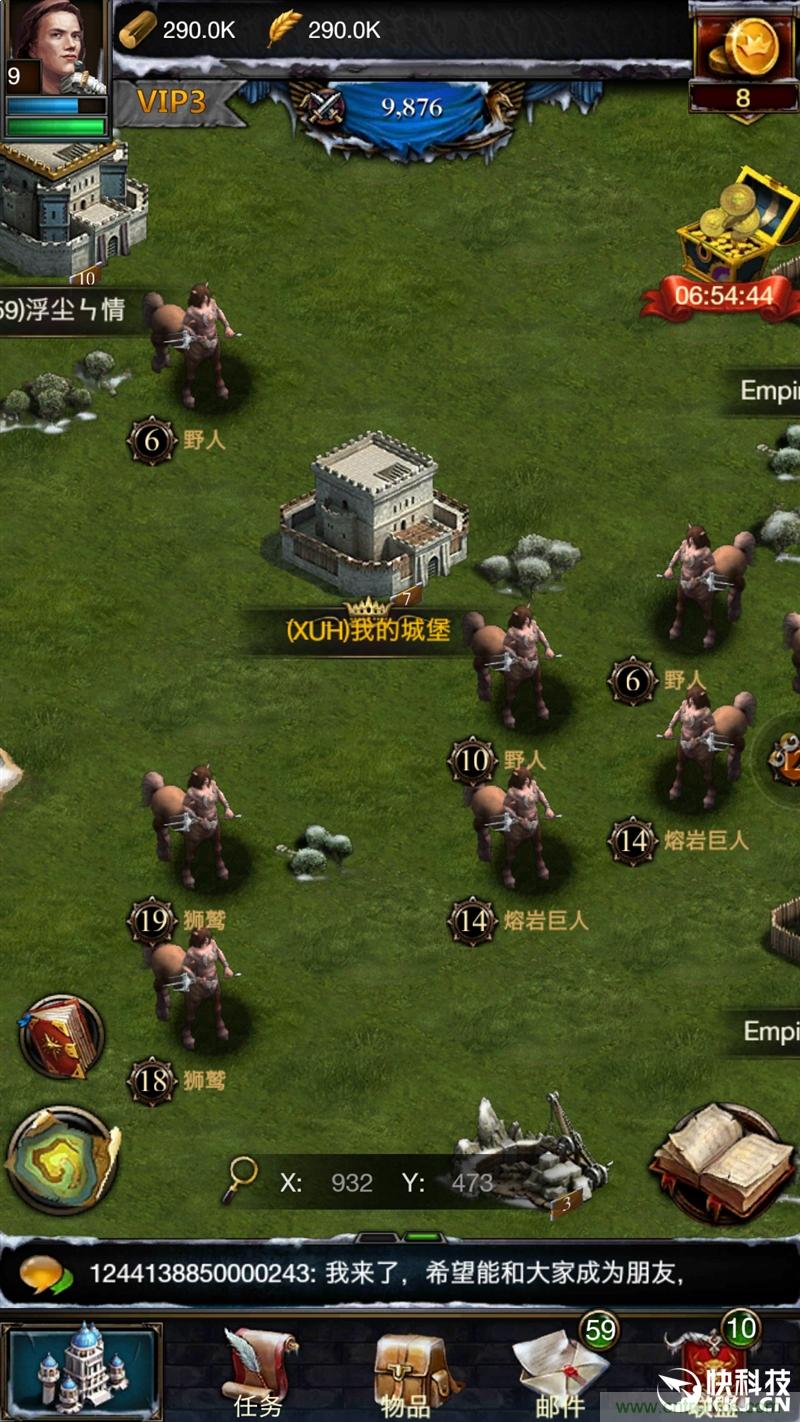The width and height of the screenshot is (800, 1422).
Task: Open the world map scroll icon
Action: (x=62, y=1160)
